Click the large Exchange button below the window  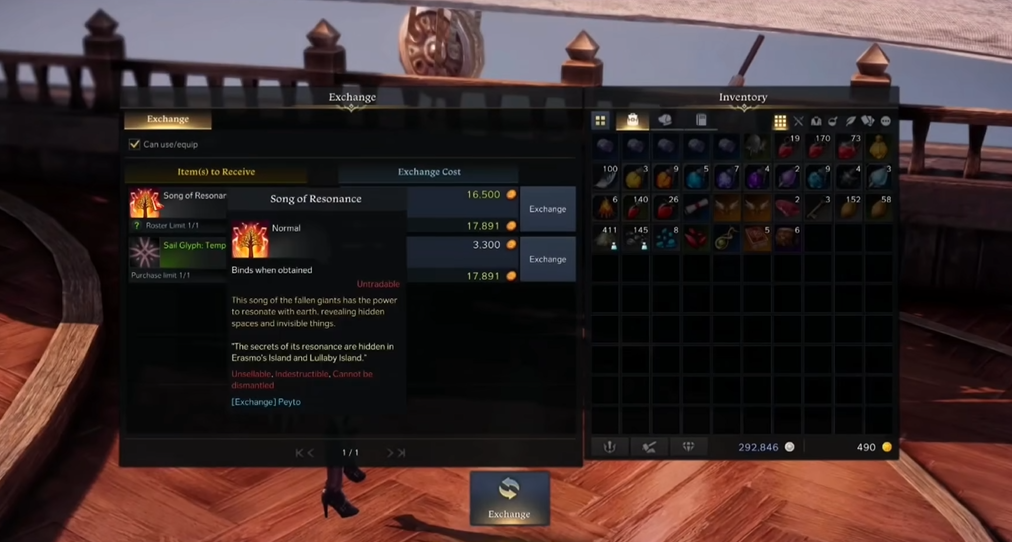[x=509, y=498]
